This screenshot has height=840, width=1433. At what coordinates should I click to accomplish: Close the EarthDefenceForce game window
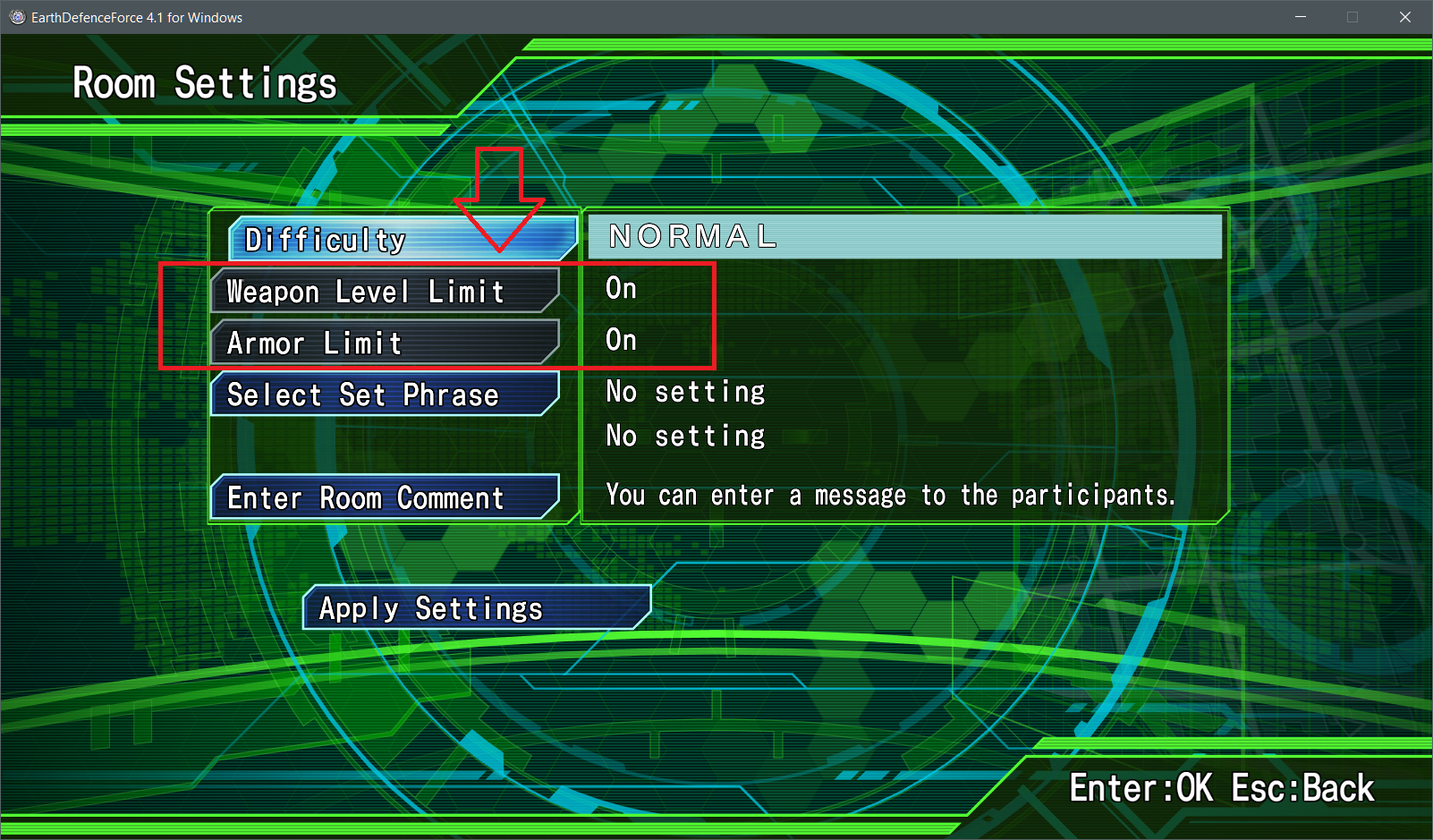pyautogui.click(x=1405, y=17)
